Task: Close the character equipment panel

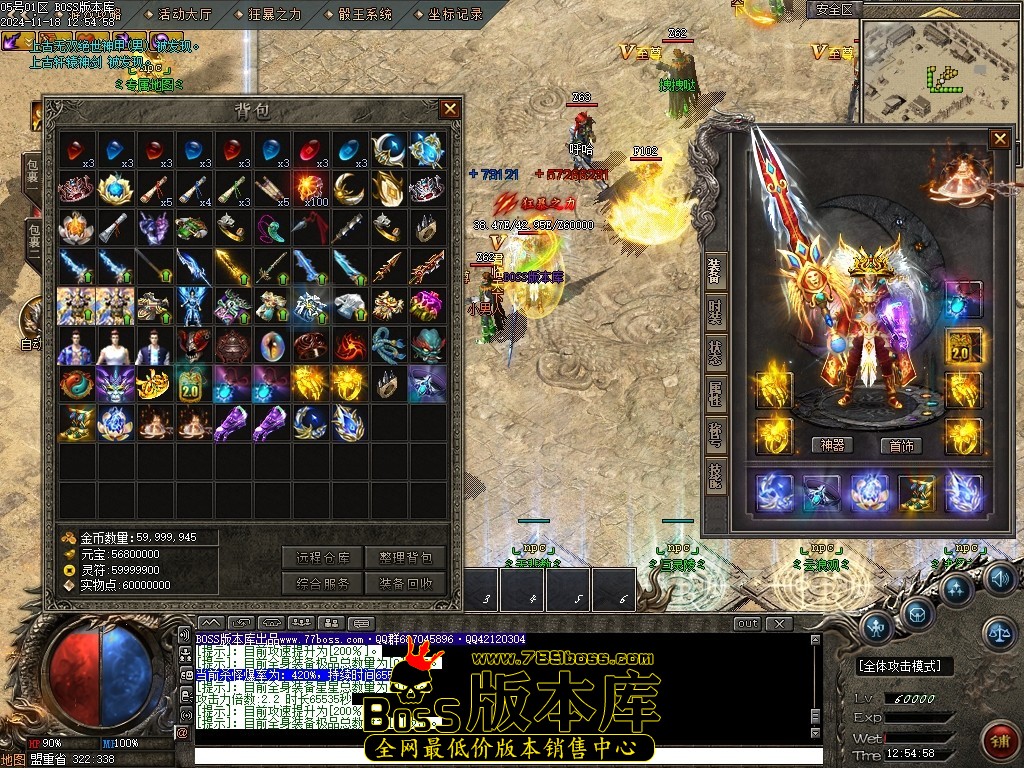Action: pyautogui.click(x=999, y=139)
